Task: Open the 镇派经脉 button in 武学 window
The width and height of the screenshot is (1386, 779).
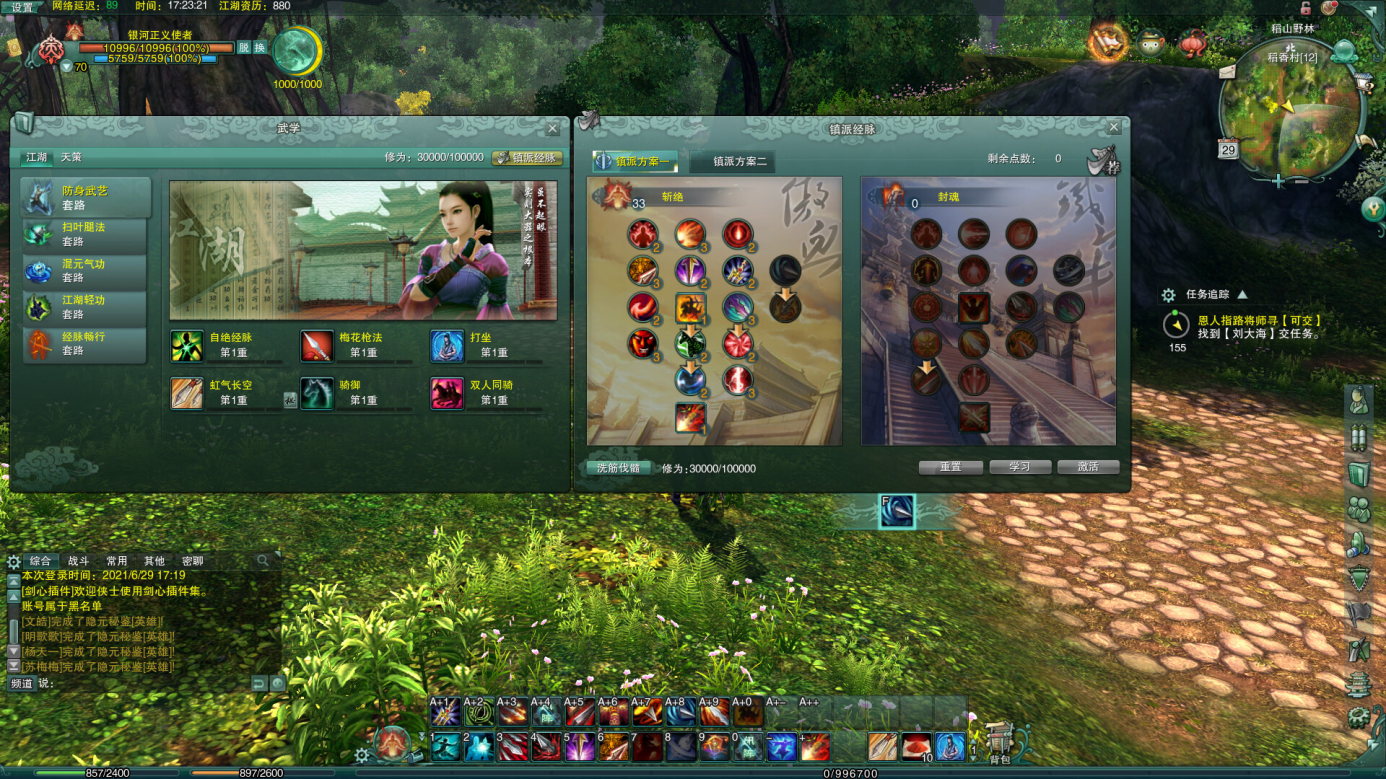Action: [x=528, y=158]
